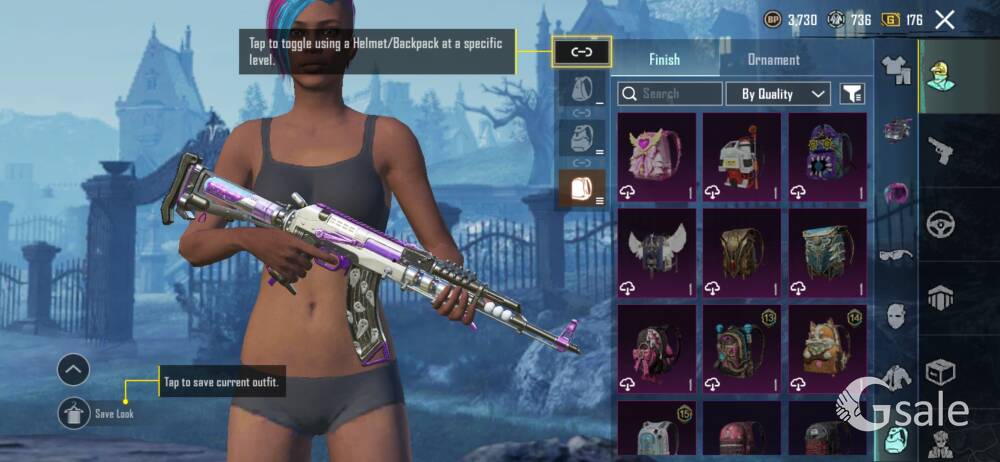Select the Finish tab
The height and width of the screenshot is (462, 1000).
point(664,59)
